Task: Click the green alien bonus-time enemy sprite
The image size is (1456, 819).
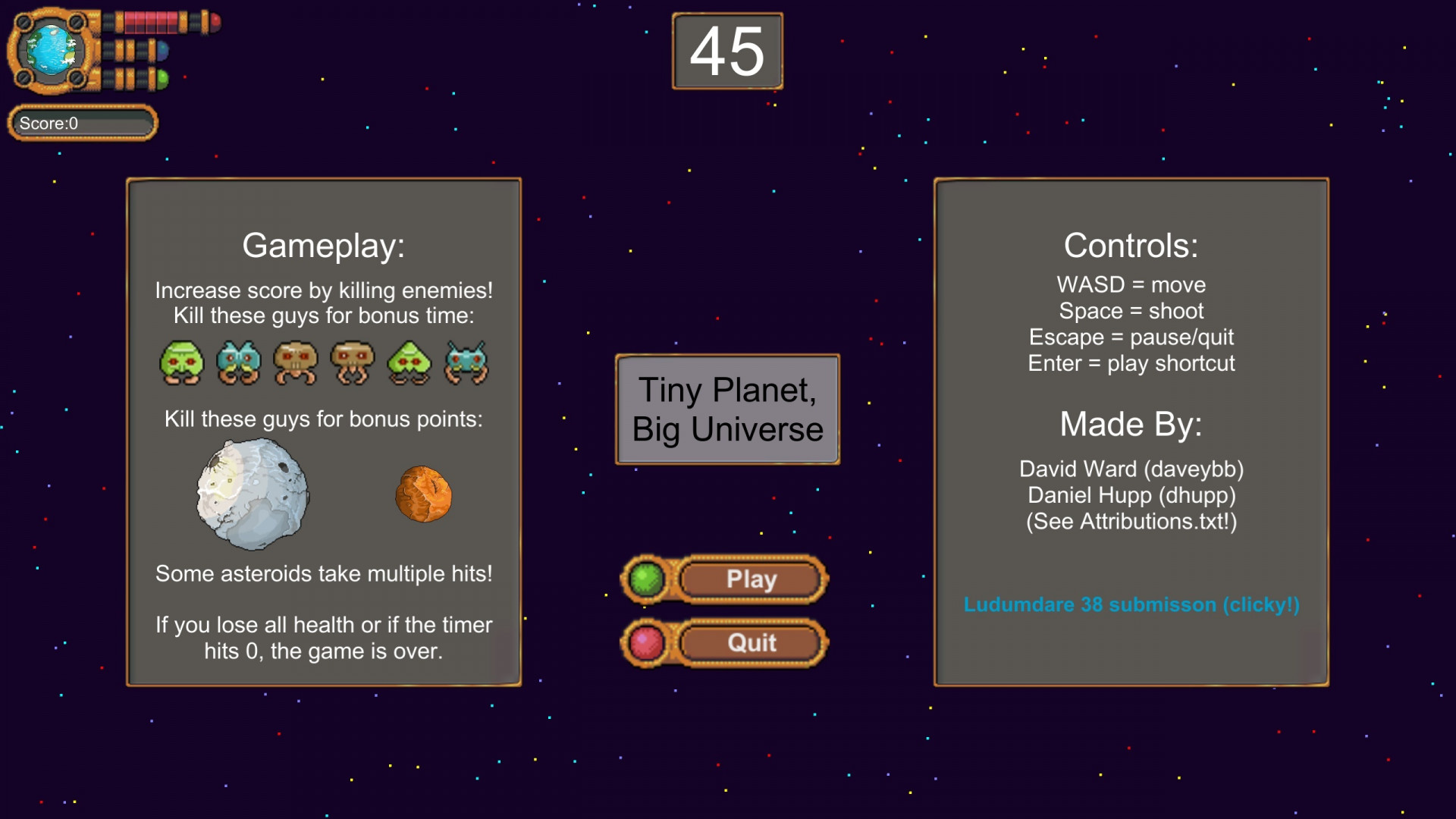Action: [182, 362]
